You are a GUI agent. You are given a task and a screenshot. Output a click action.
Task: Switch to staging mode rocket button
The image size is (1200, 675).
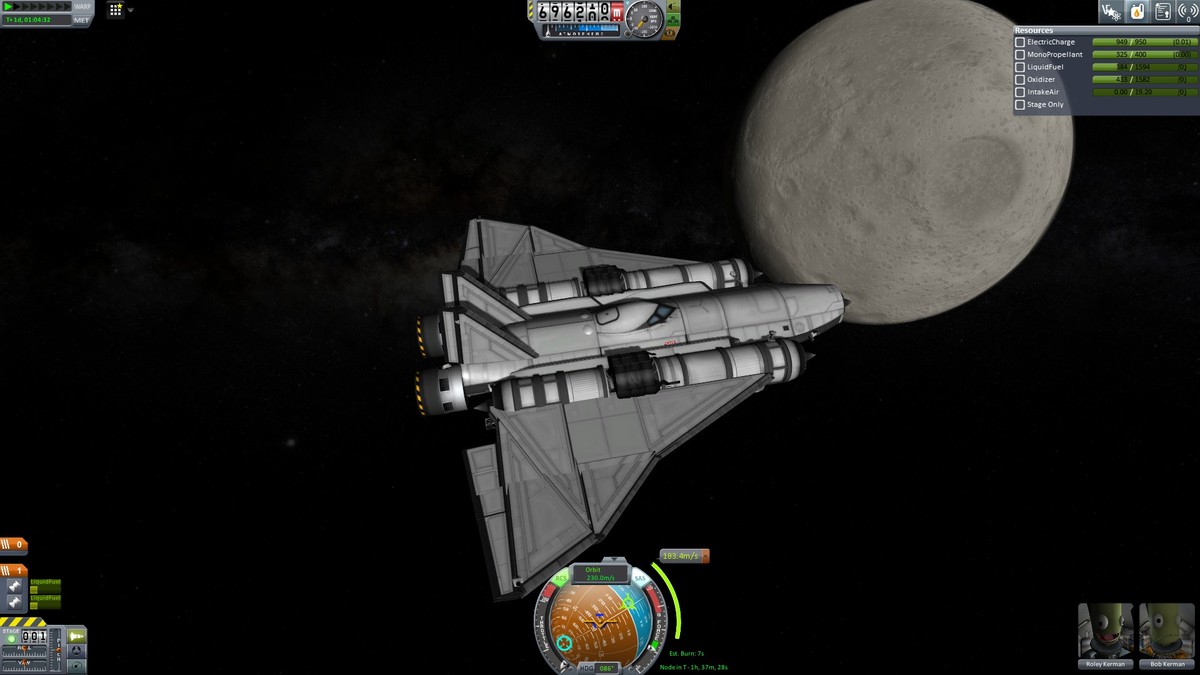pyautogui.click(x=76, y=636)
